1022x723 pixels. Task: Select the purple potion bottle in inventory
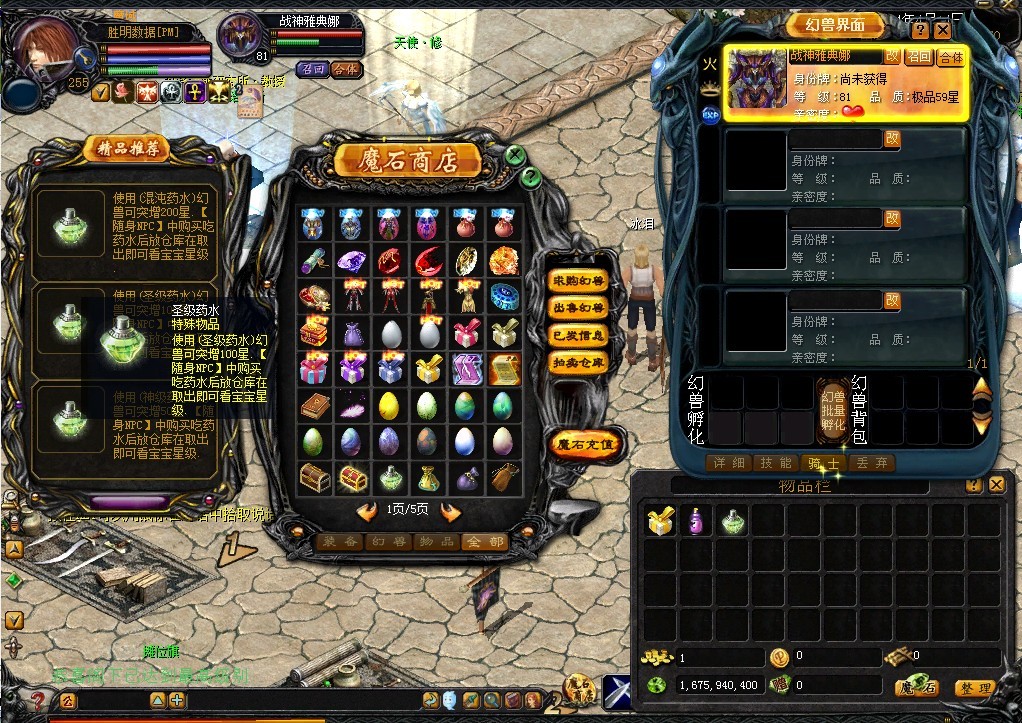coord(696,520)
